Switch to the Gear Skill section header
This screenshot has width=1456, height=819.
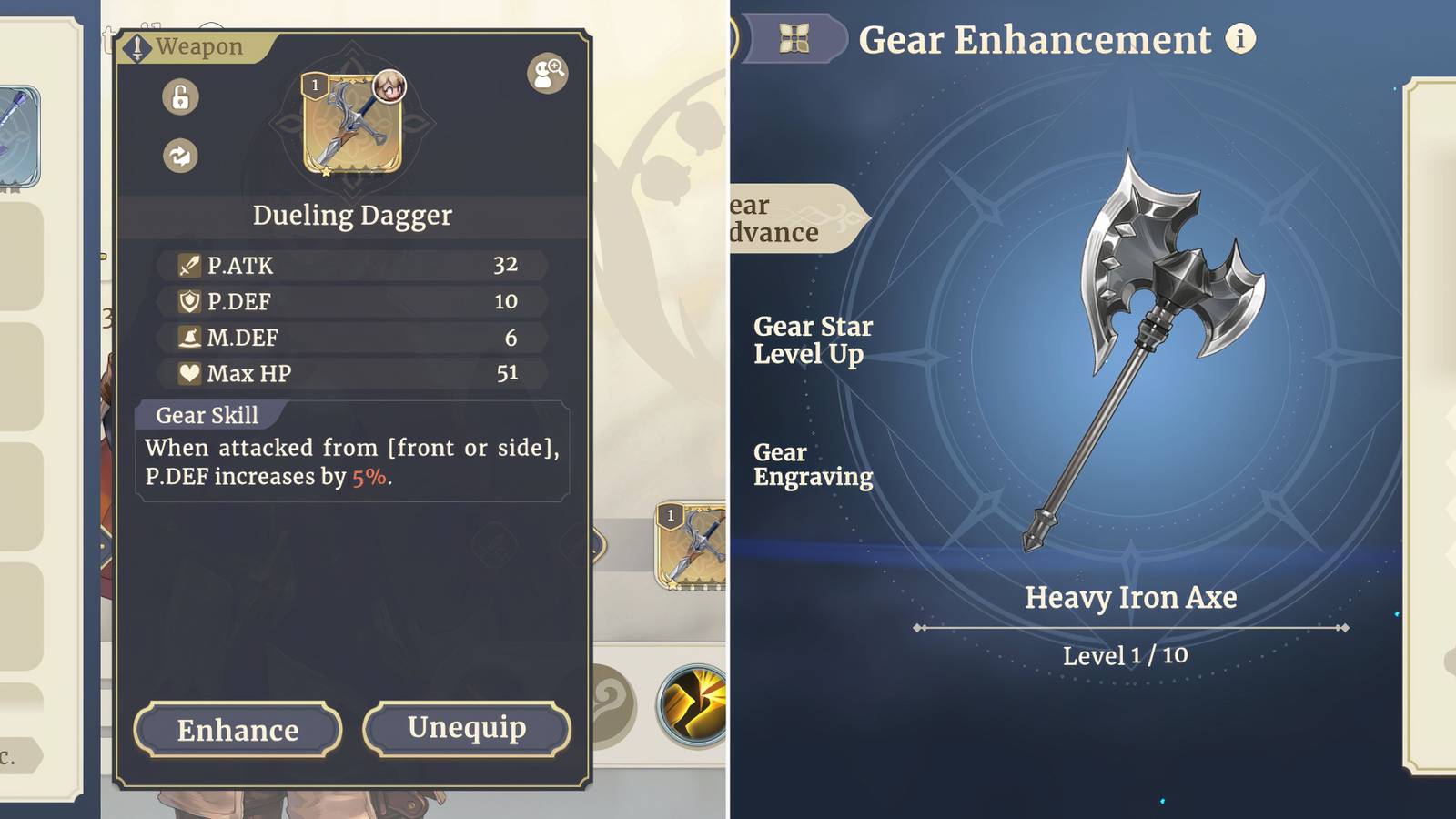click(x=207, y=415)
